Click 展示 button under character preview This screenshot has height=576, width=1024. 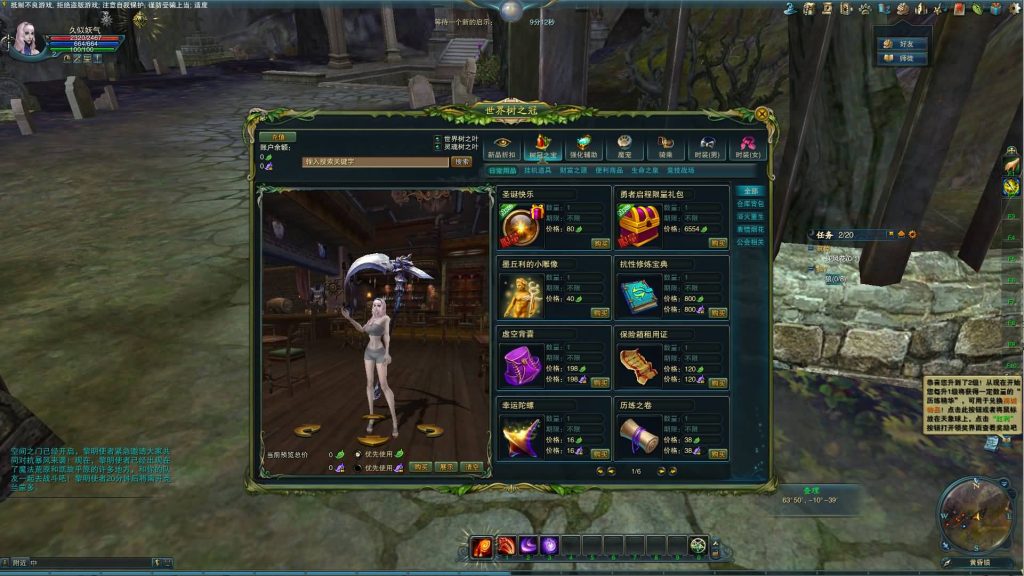tap(446, 467)
